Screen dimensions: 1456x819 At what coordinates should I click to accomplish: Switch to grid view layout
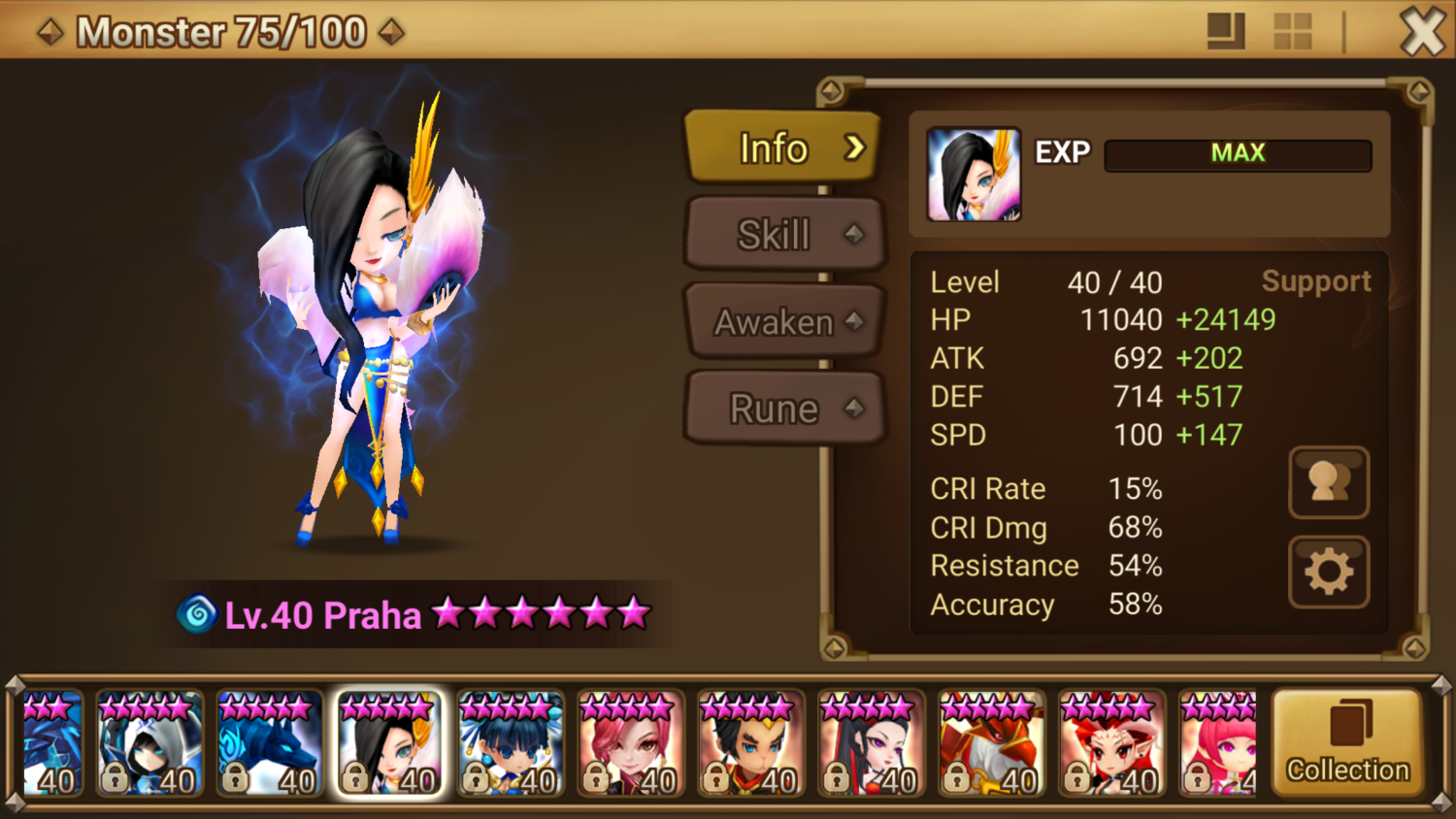(1292, 32)
